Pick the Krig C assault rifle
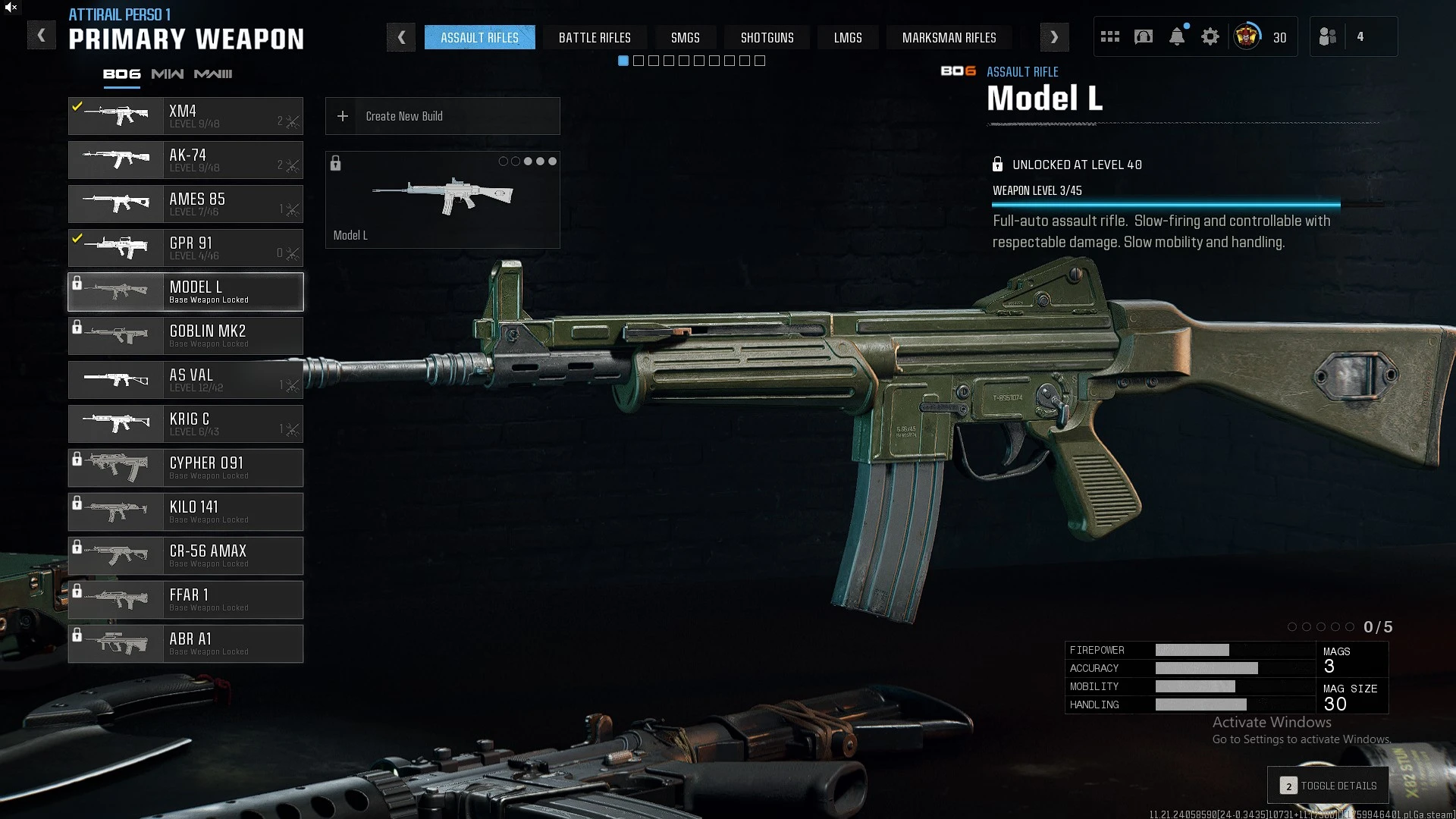The width and height of the screenshot is (1456, 819). pyautogui.click(x=186, y=424)
